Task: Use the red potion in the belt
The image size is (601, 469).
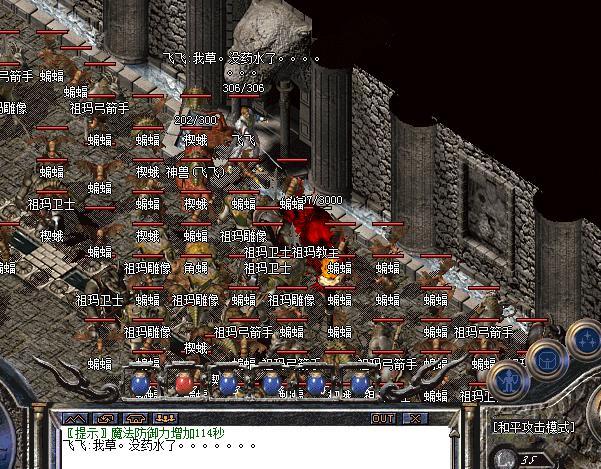Action: tap(183, 382)
